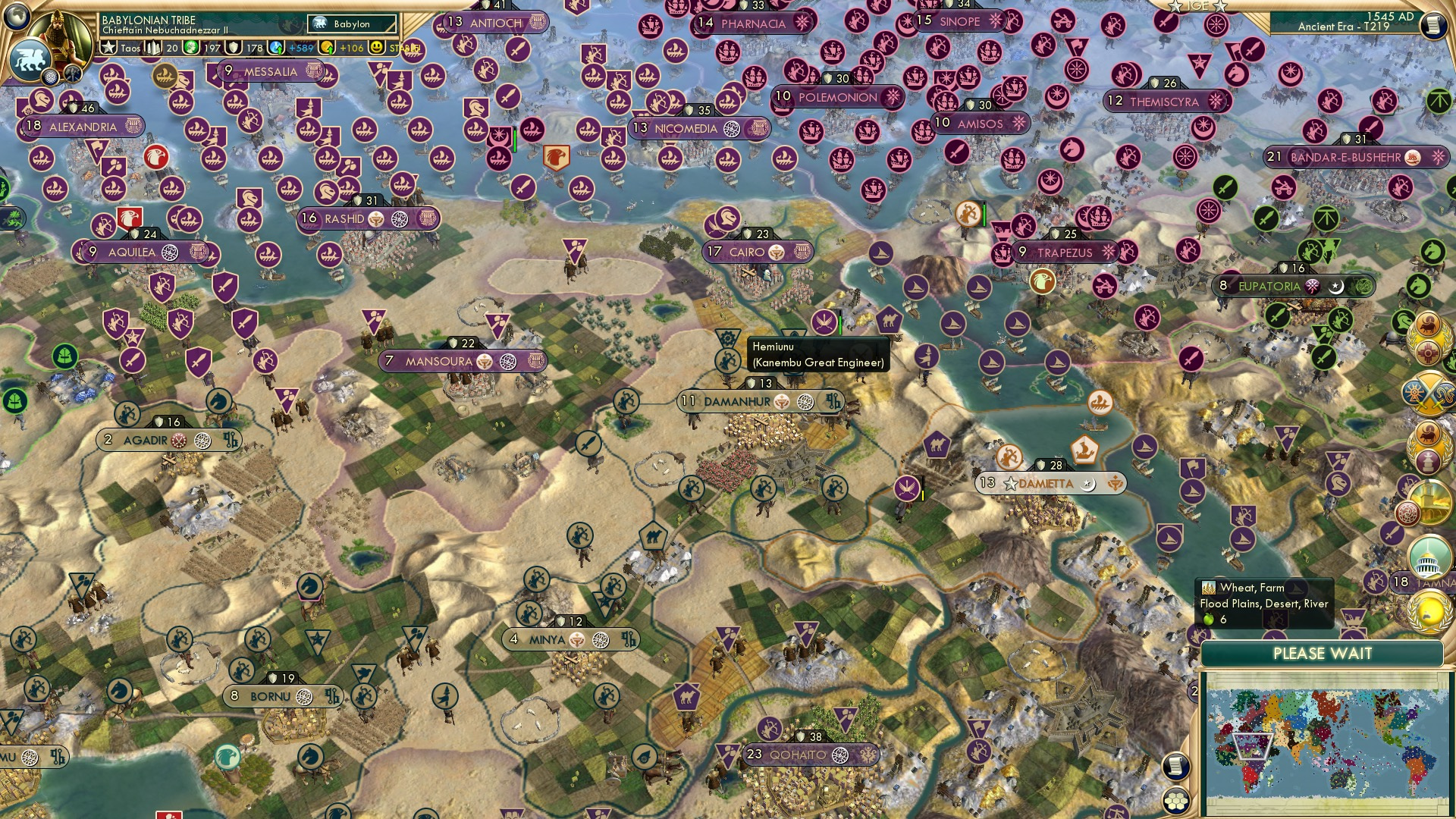Open the notification log scroll icon
The width and height of the screenshot is (1456, 819).
(1175, 767)
